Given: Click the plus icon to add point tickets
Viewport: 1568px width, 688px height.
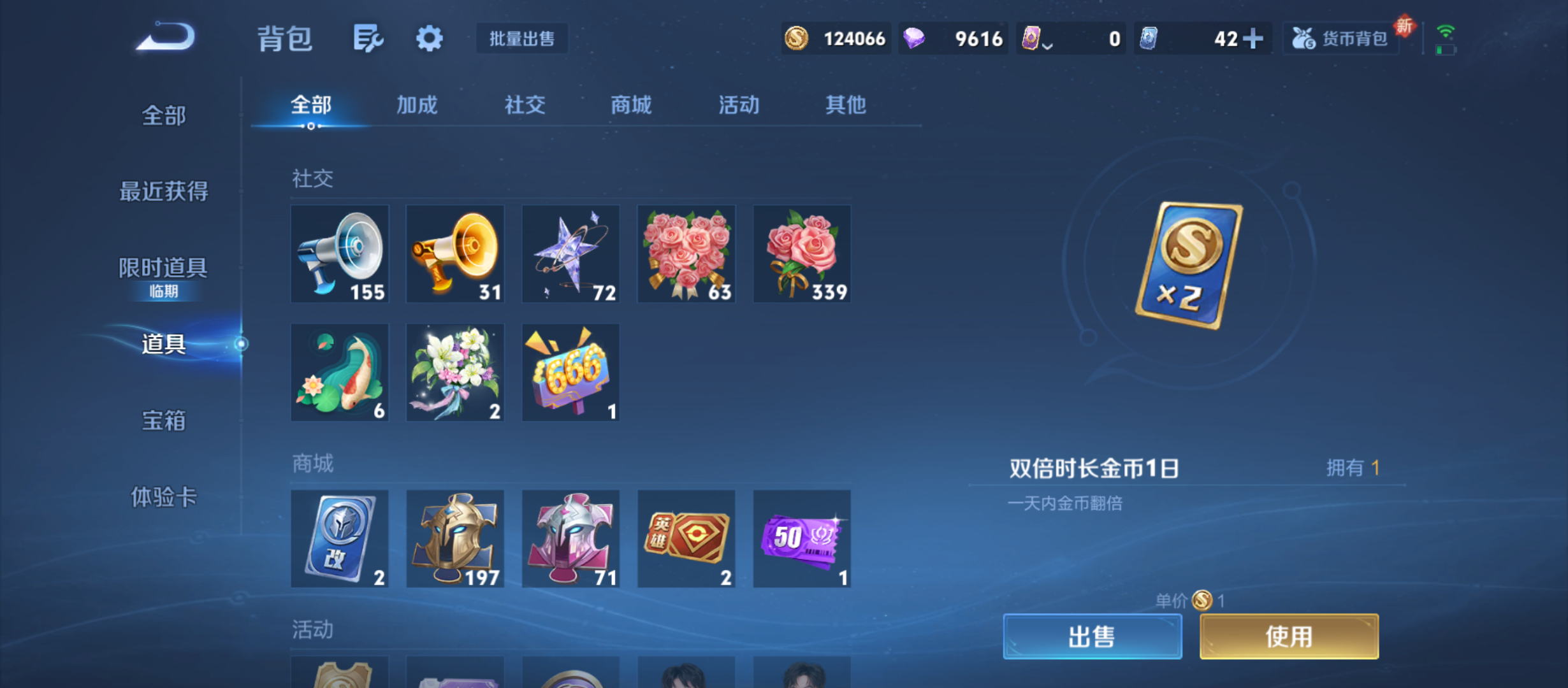Looking at the screenshot, I should point(1252,38).
